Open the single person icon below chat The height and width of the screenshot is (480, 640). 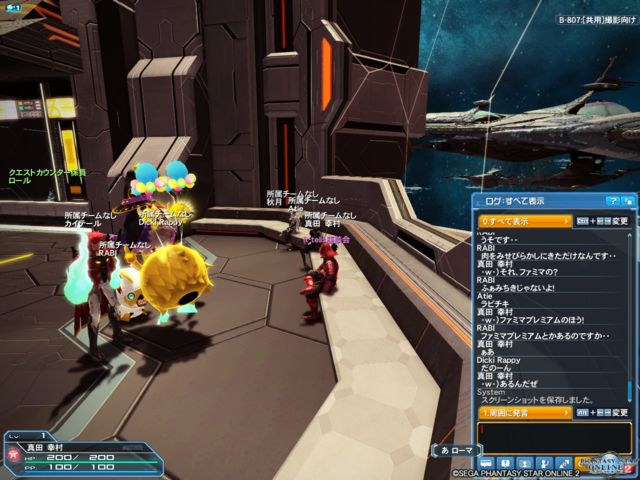(x=525, y=463)
